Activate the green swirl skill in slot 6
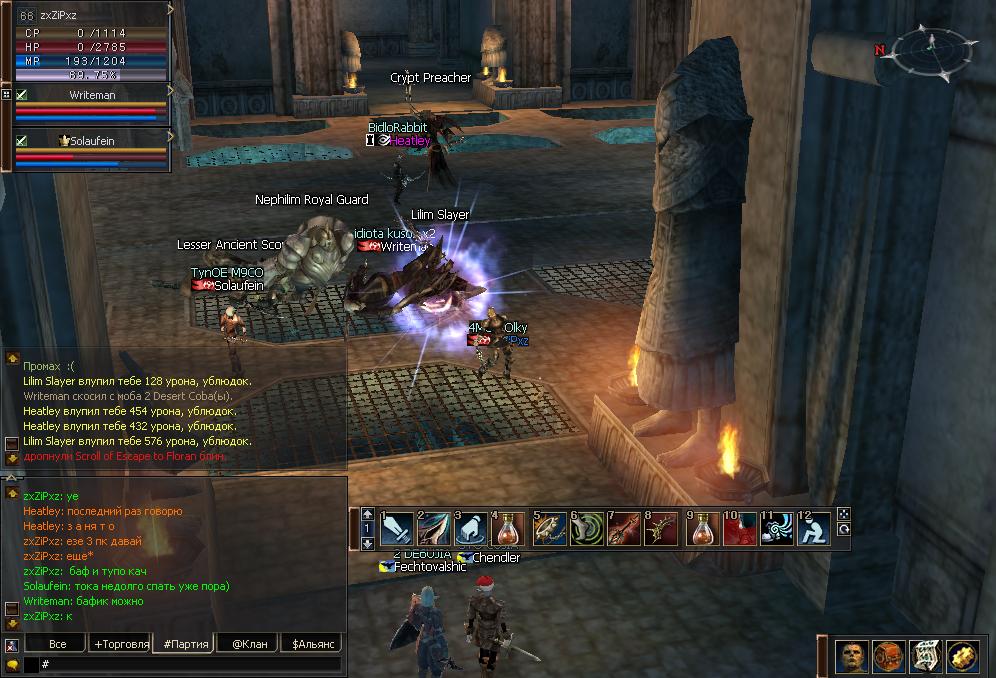This screenshot has height=678, width=996. pyautogui.click(x=587, y=528)
